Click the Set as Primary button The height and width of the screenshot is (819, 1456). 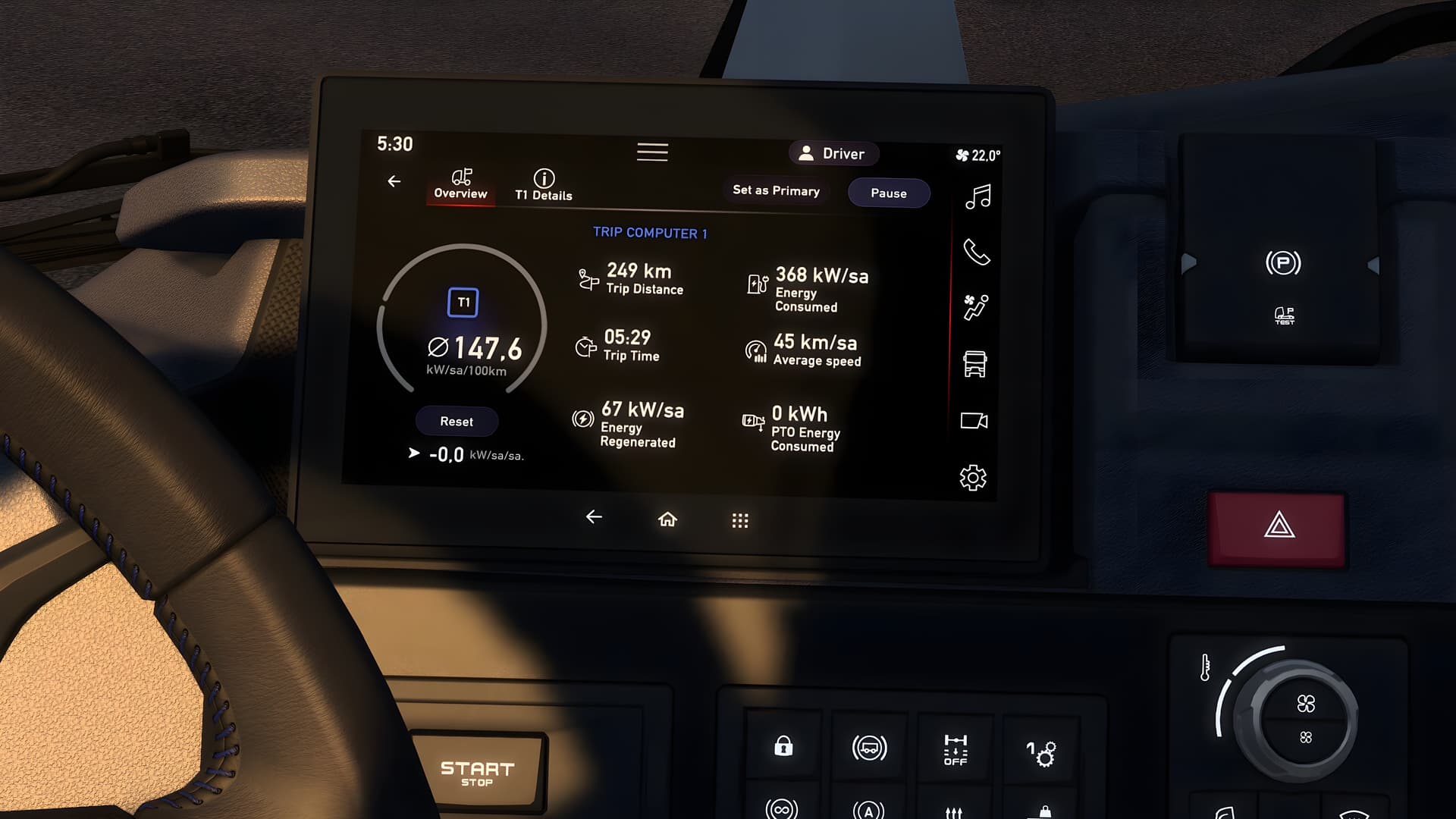(776, 191)
